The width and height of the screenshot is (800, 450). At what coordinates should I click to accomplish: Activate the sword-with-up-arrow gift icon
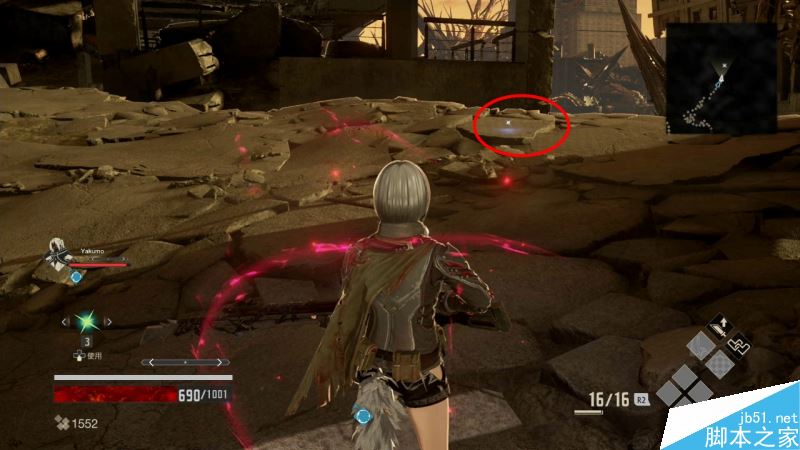pos(719,326)
